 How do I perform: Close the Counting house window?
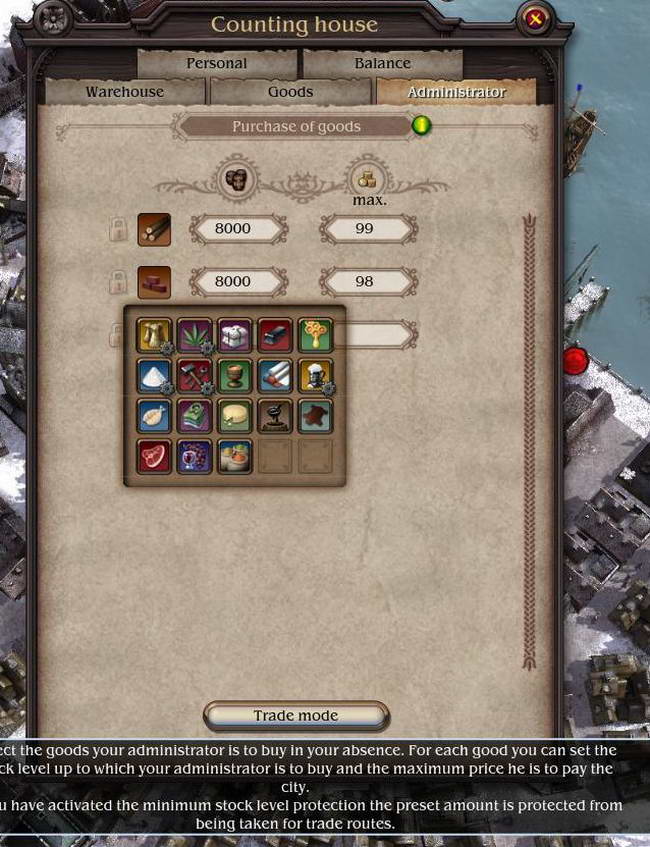[535, 18]
